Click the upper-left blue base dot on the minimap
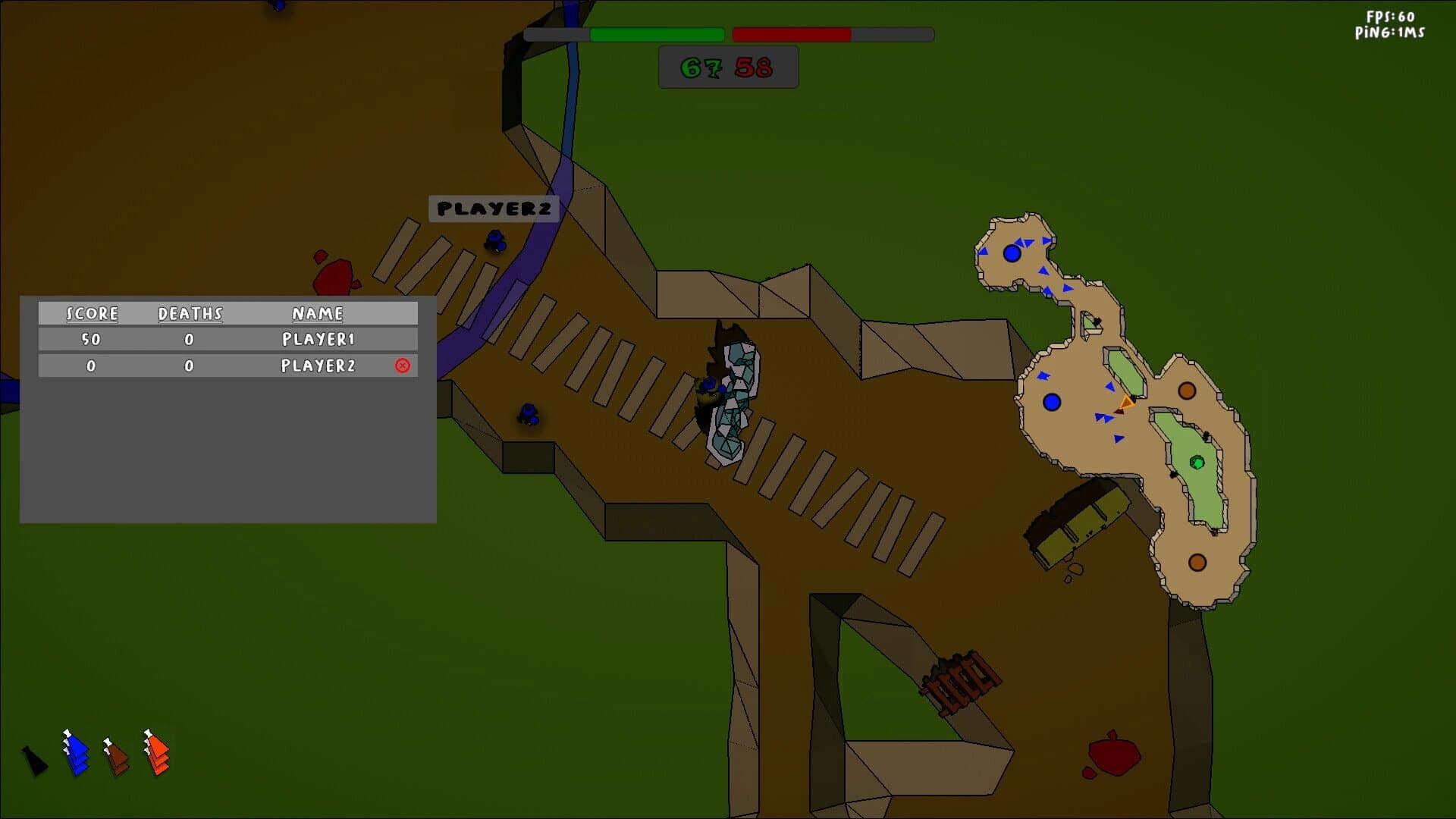This screenshot has height=819, width=1456. point(1014,253)
